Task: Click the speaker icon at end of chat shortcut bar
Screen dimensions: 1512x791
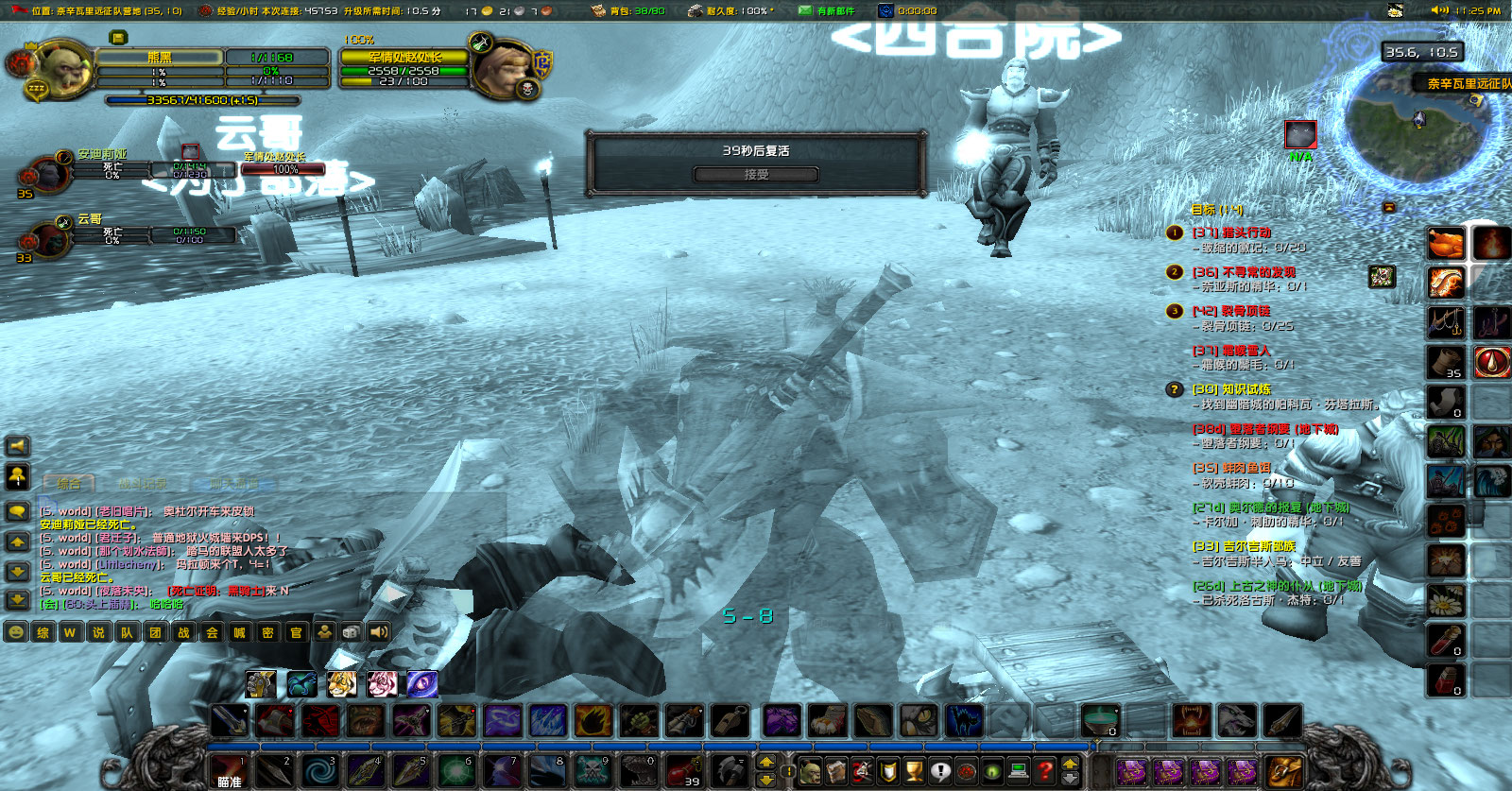Action: (378, 631)
